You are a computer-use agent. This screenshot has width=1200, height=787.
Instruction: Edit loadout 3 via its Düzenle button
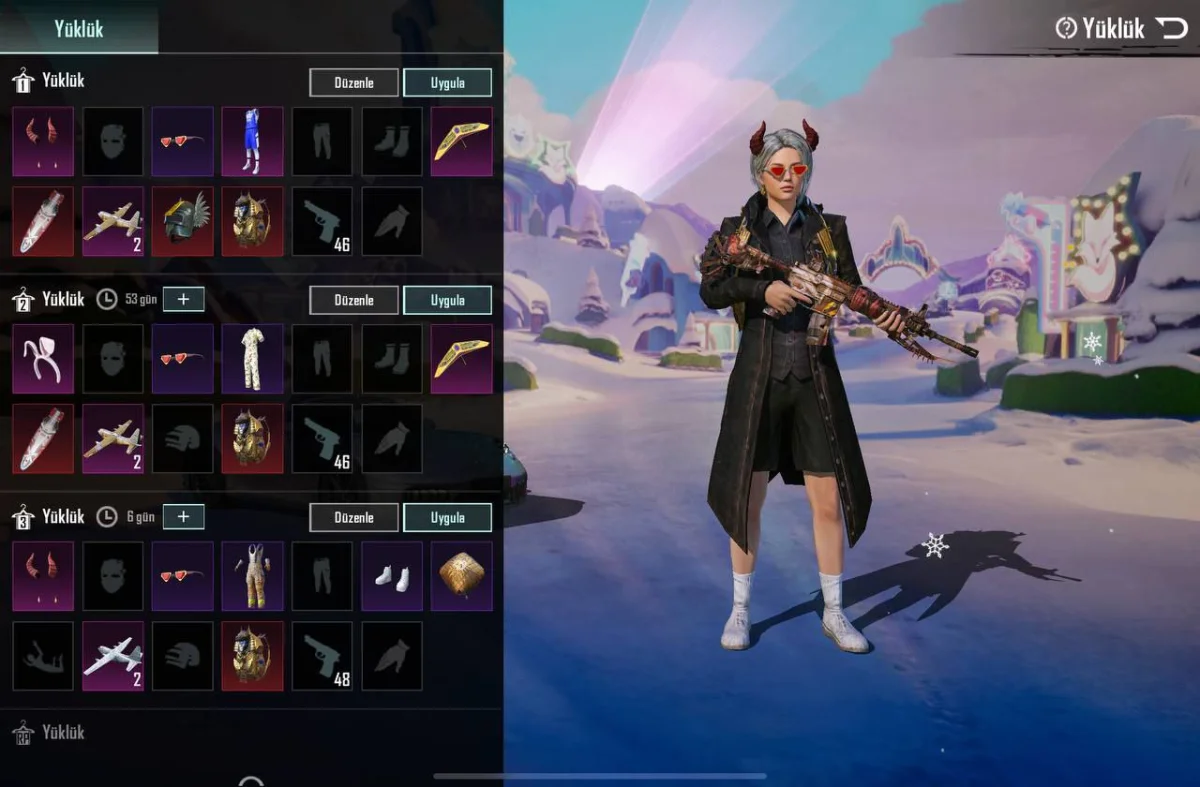tap(354, 517)
